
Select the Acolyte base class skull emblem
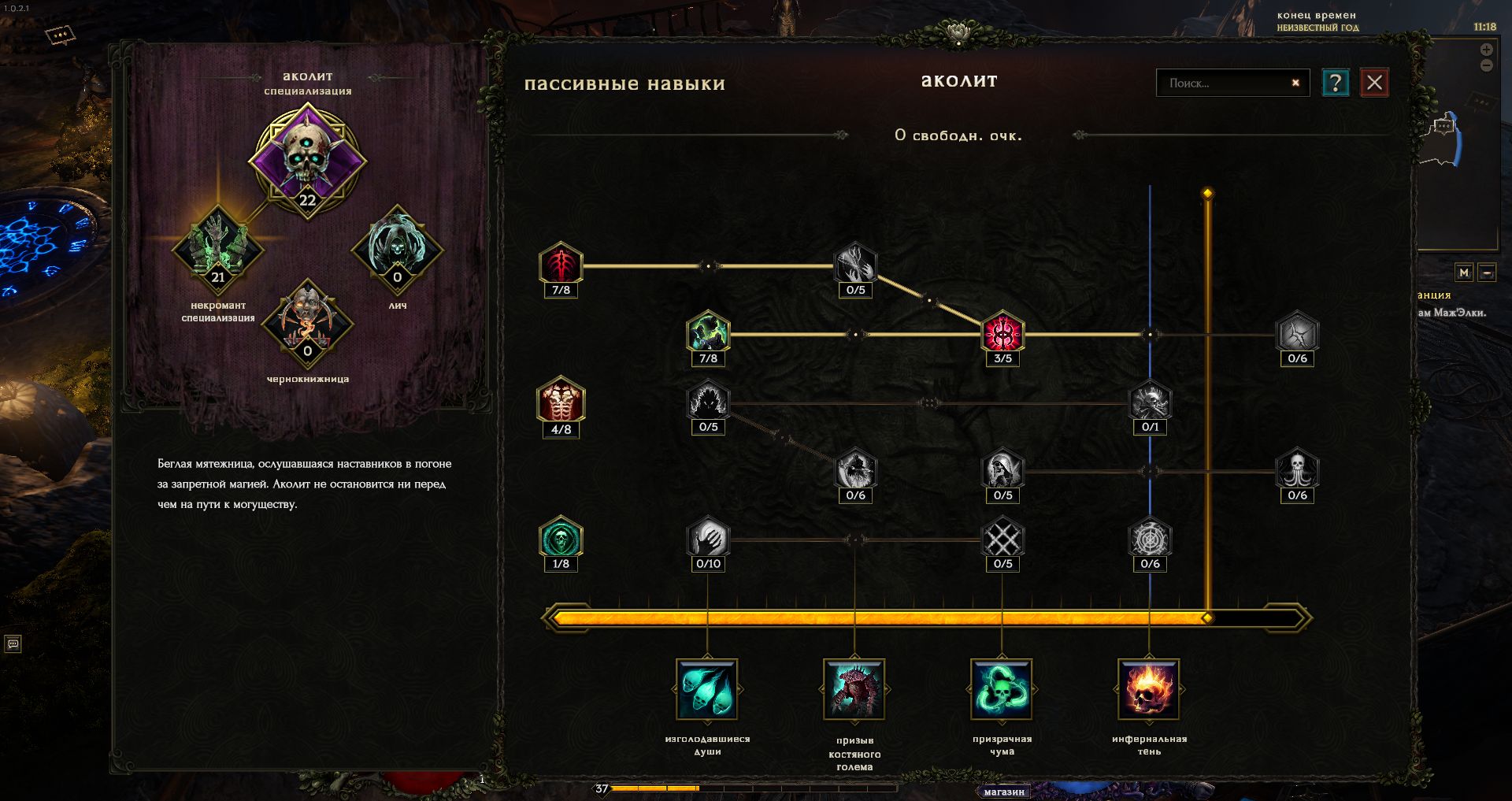point(307,158)
